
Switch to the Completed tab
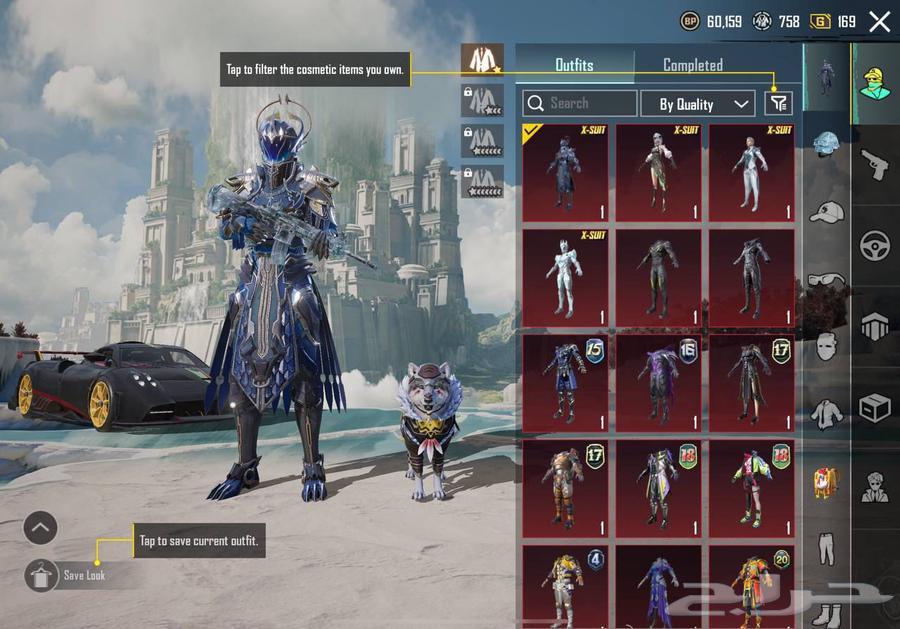pos(692,65)
